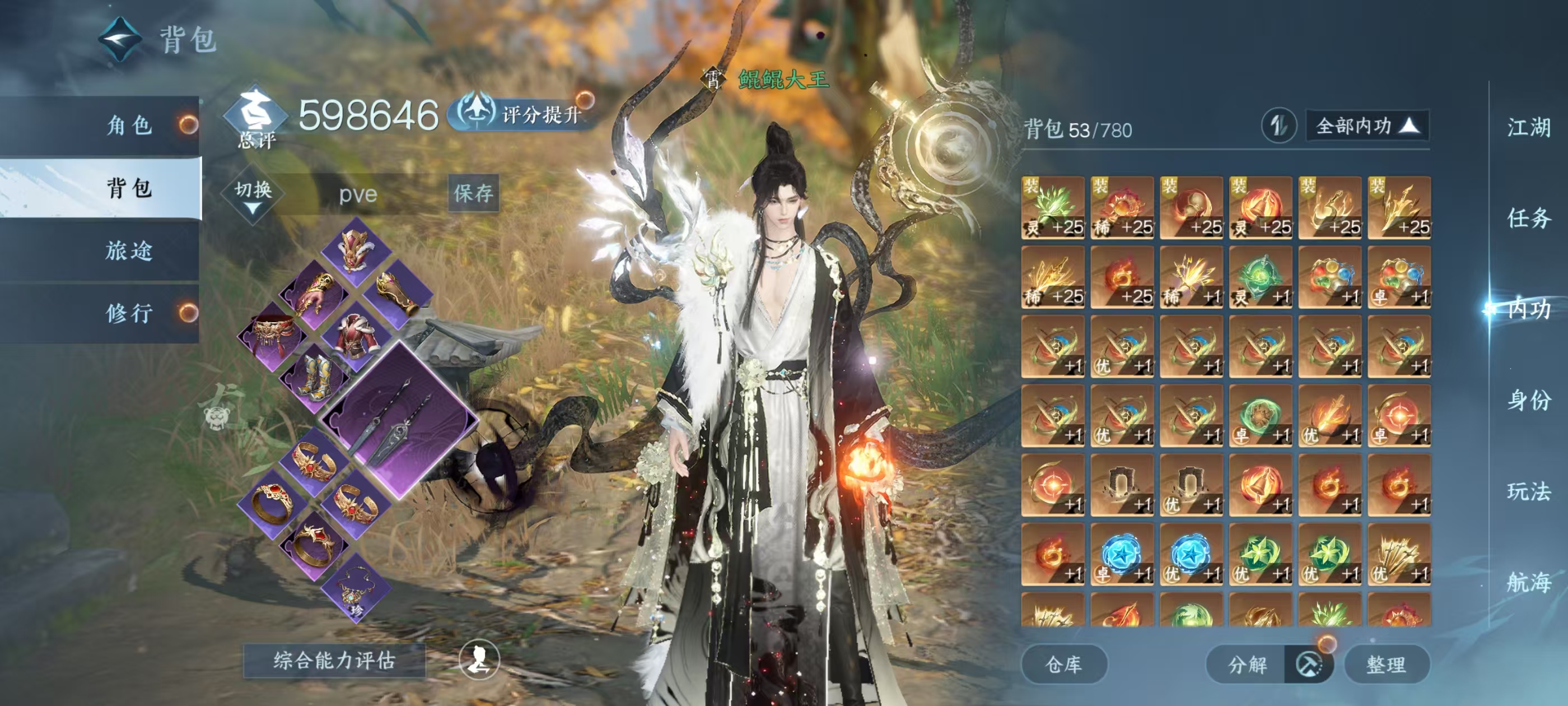Sort the bag with 整理
1568x706 pixels.
pyautogui.click(x=1386, y=665)
